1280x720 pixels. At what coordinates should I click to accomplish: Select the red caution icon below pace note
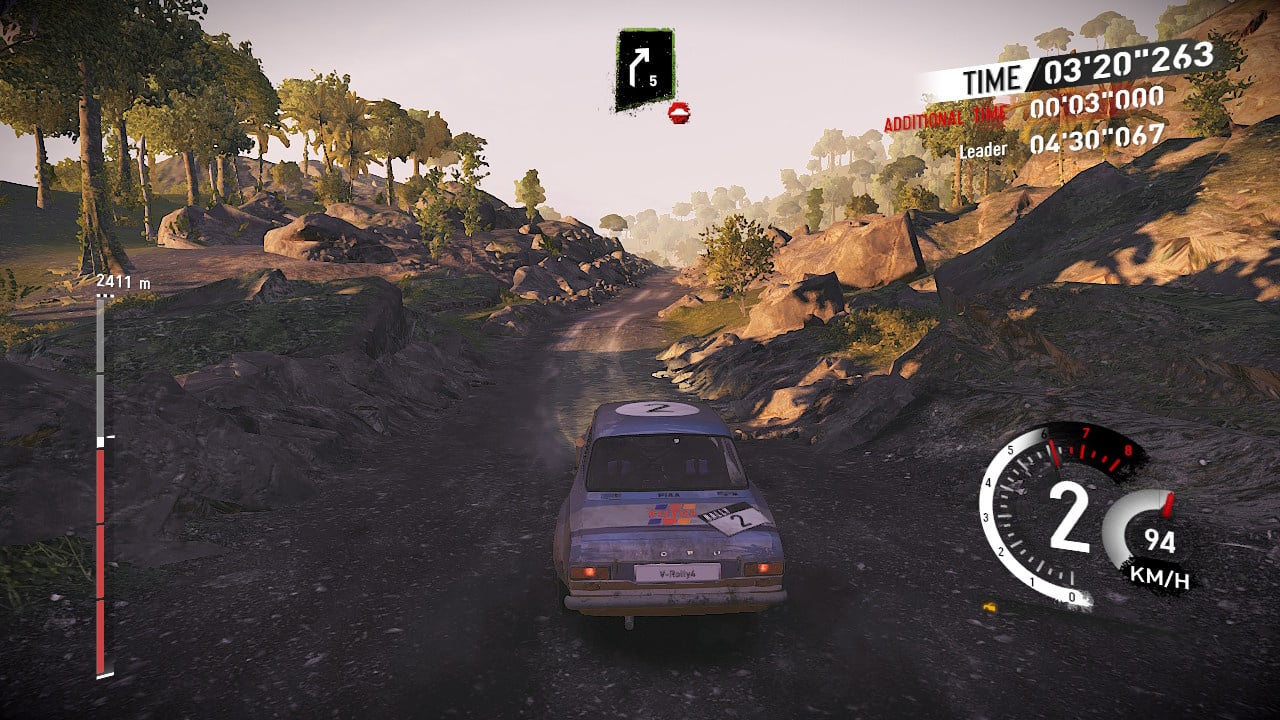tap(679, 112)
